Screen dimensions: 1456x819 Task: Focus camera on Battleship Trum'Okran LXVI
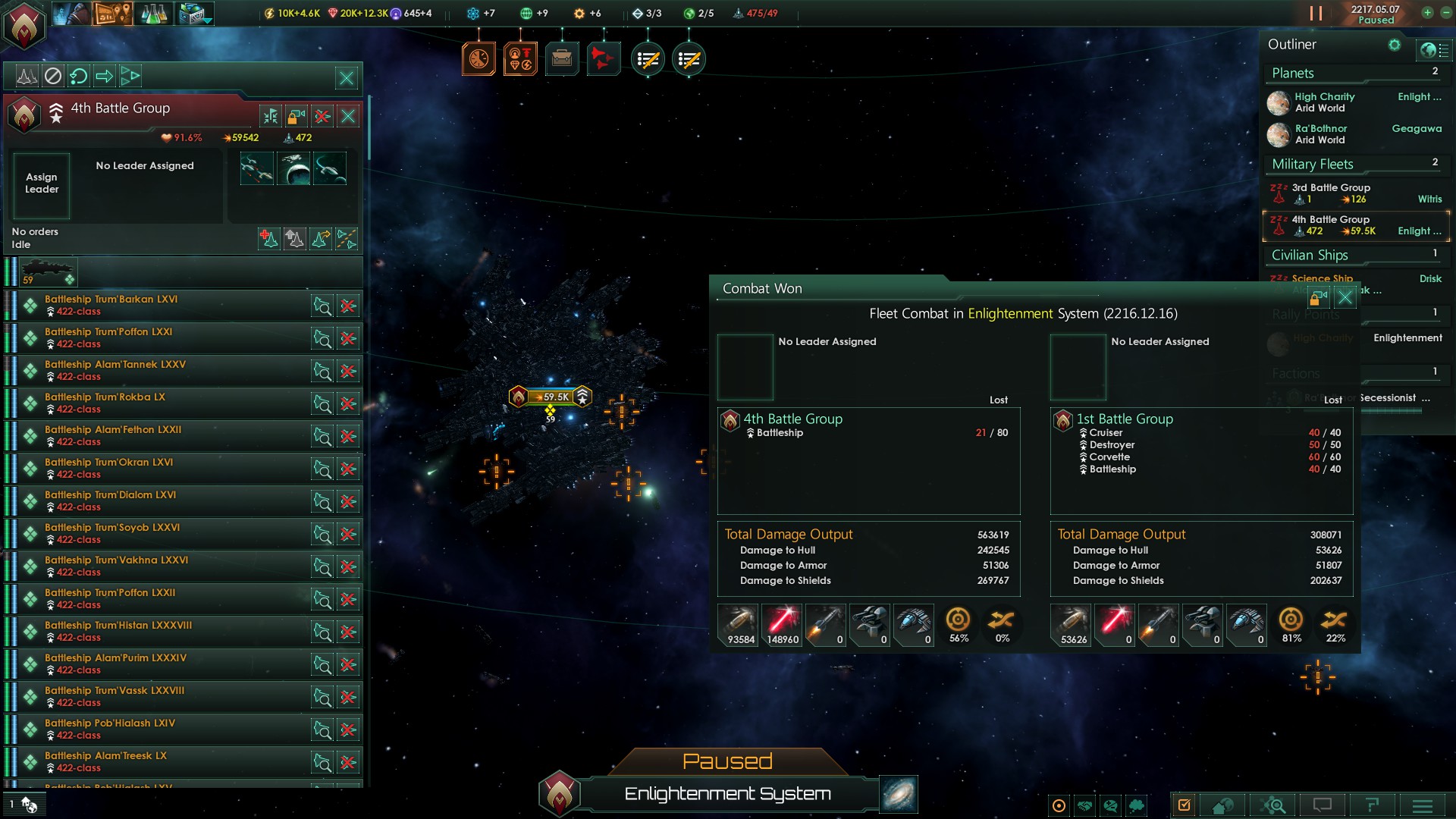click(322, 469)
